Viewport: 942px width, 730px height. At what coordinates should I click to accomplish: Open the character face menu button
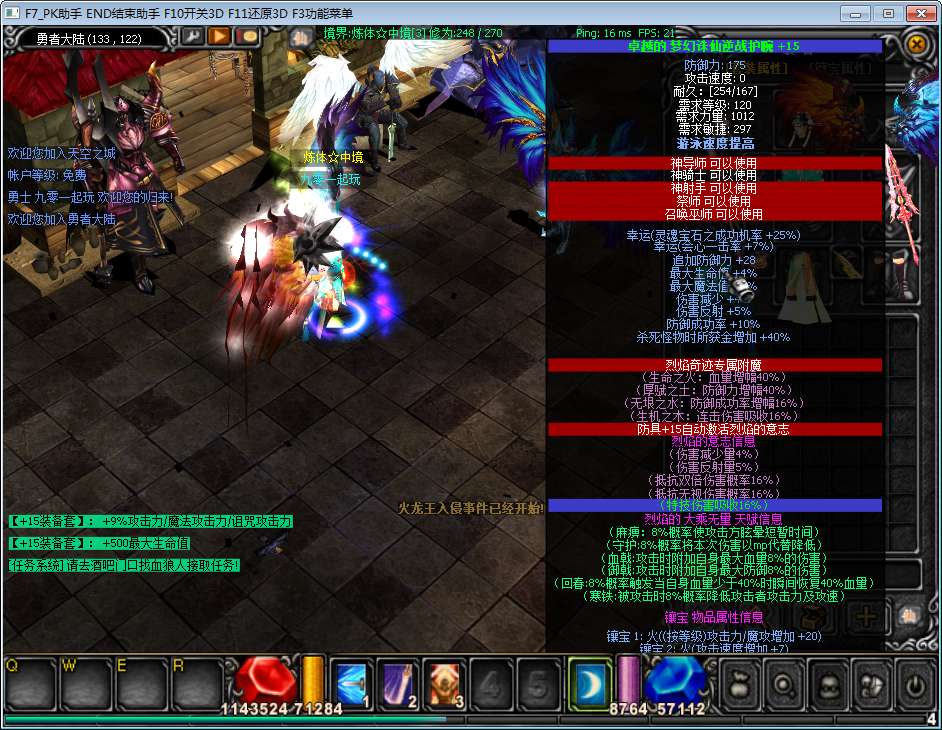(829, 686)
